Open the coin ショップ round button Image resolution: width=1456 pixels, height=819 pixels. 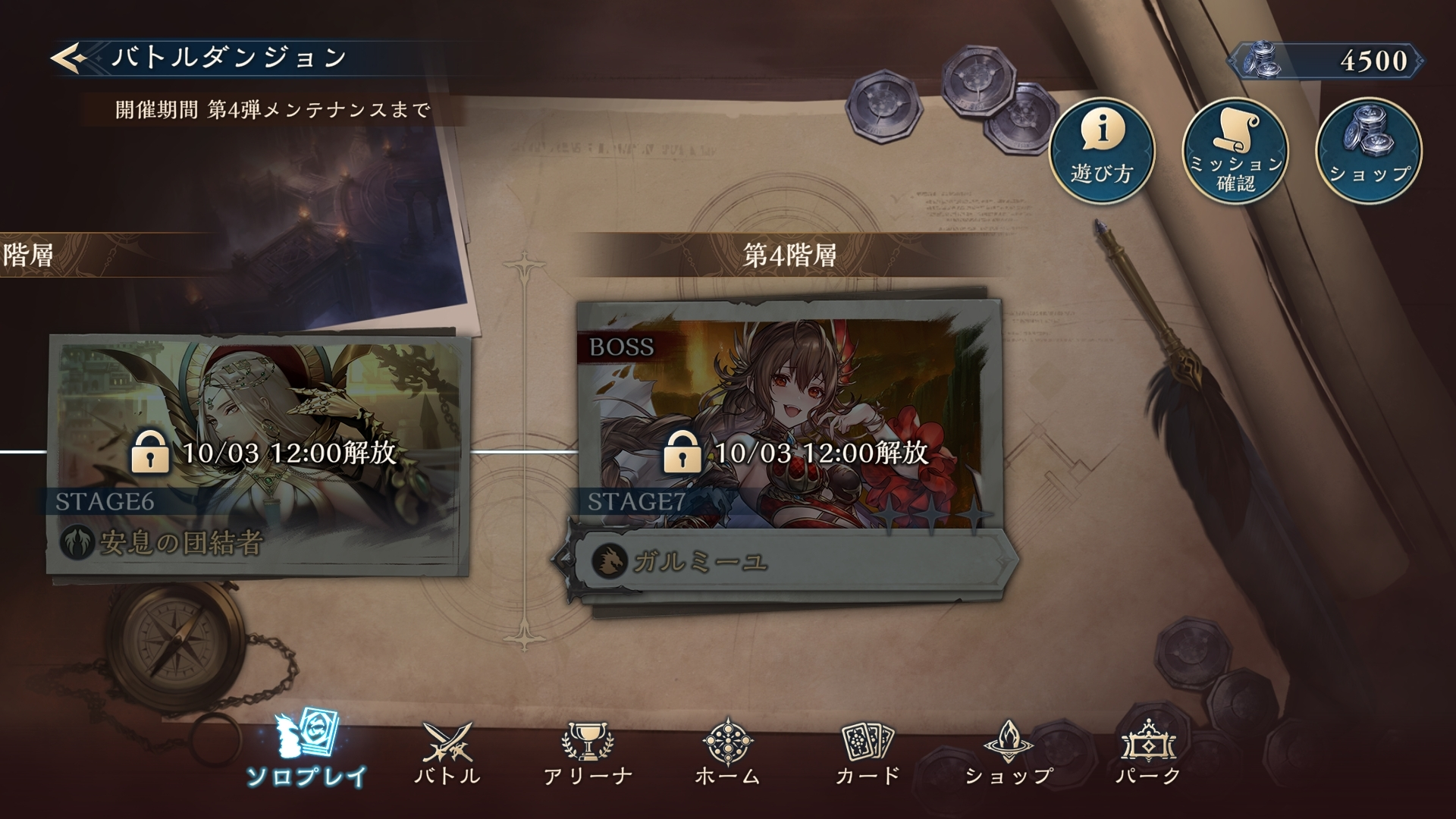(x=1368, y=150)
